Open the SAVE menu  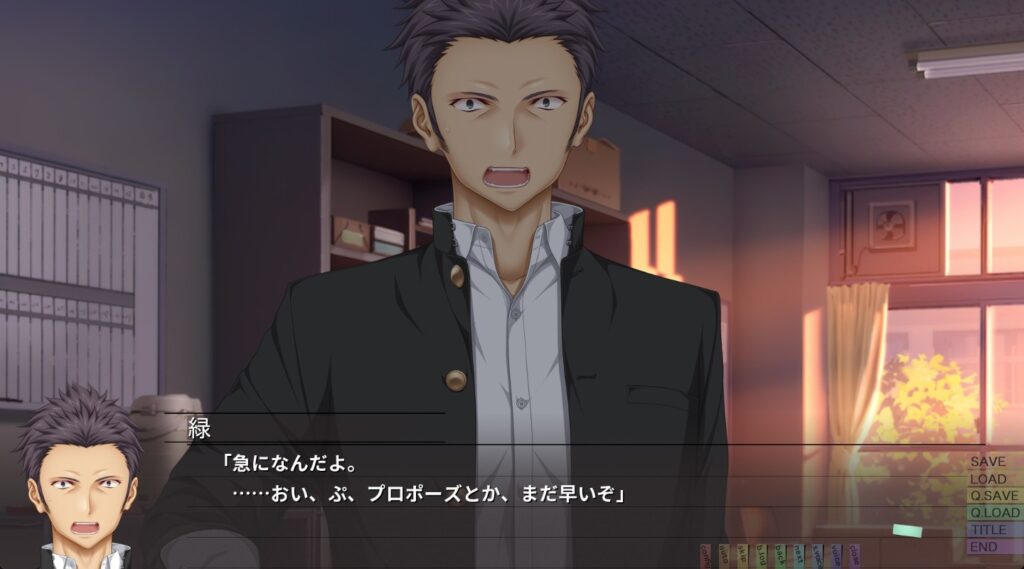pyautogui.click(x=988, y=462)
